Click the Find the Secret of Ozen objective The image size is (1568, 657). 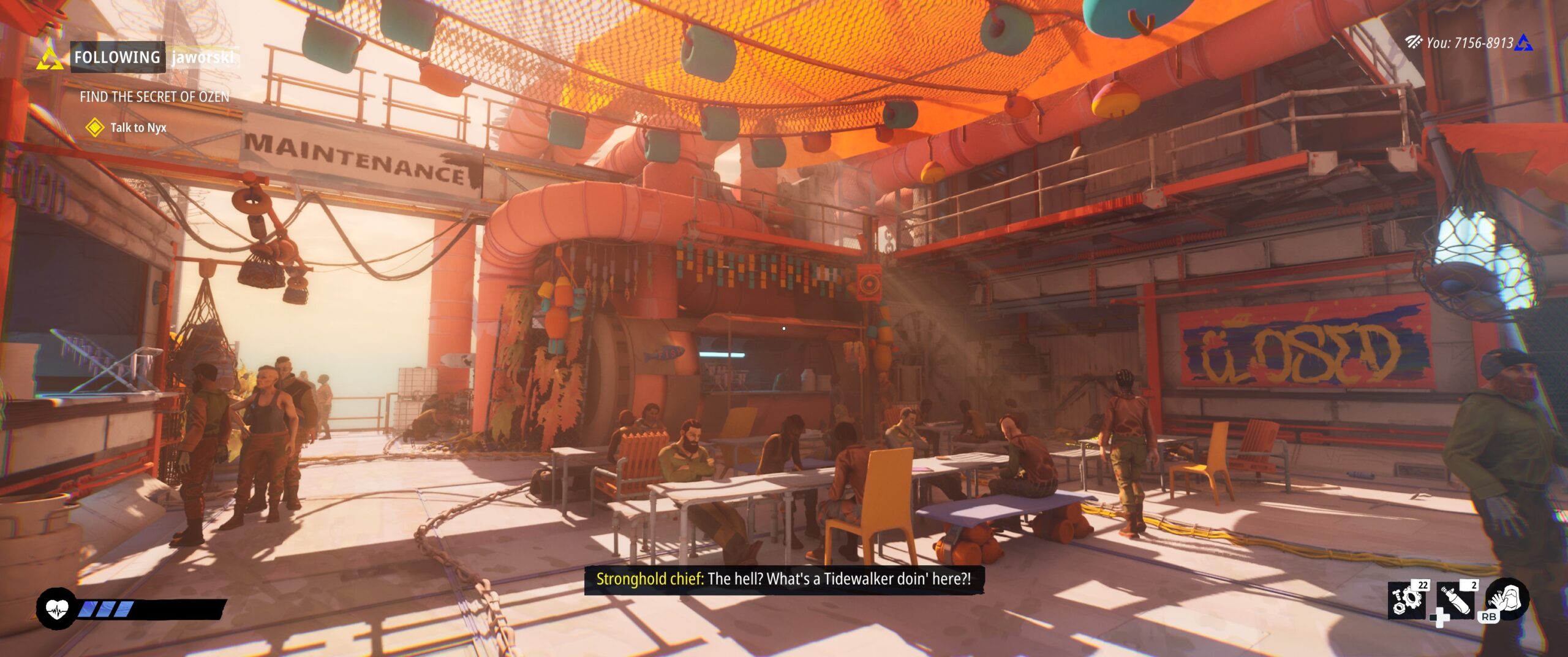[154, 97]
